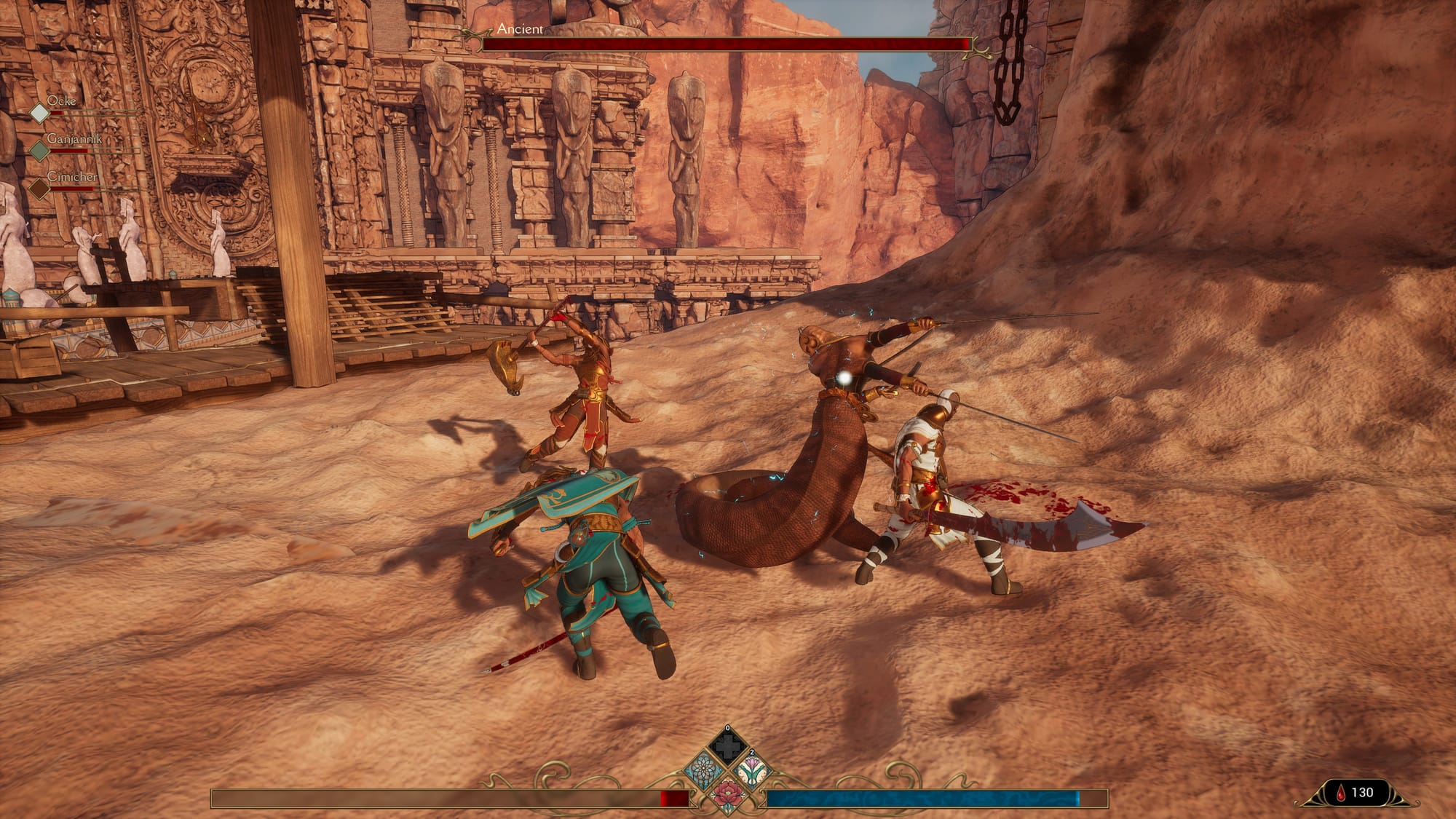This screenshot has height=819, width=1456.
Task: Choose Ganjannik in the party list
Action: click(74, 138)
